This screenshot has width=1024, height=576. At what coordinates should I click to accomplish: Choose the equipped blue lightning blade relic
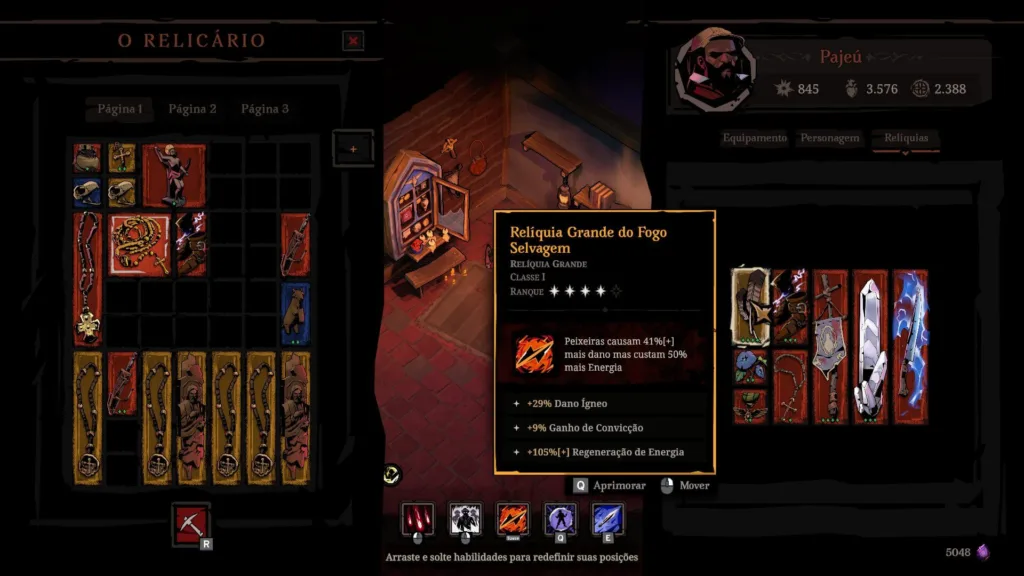[910, 346]
